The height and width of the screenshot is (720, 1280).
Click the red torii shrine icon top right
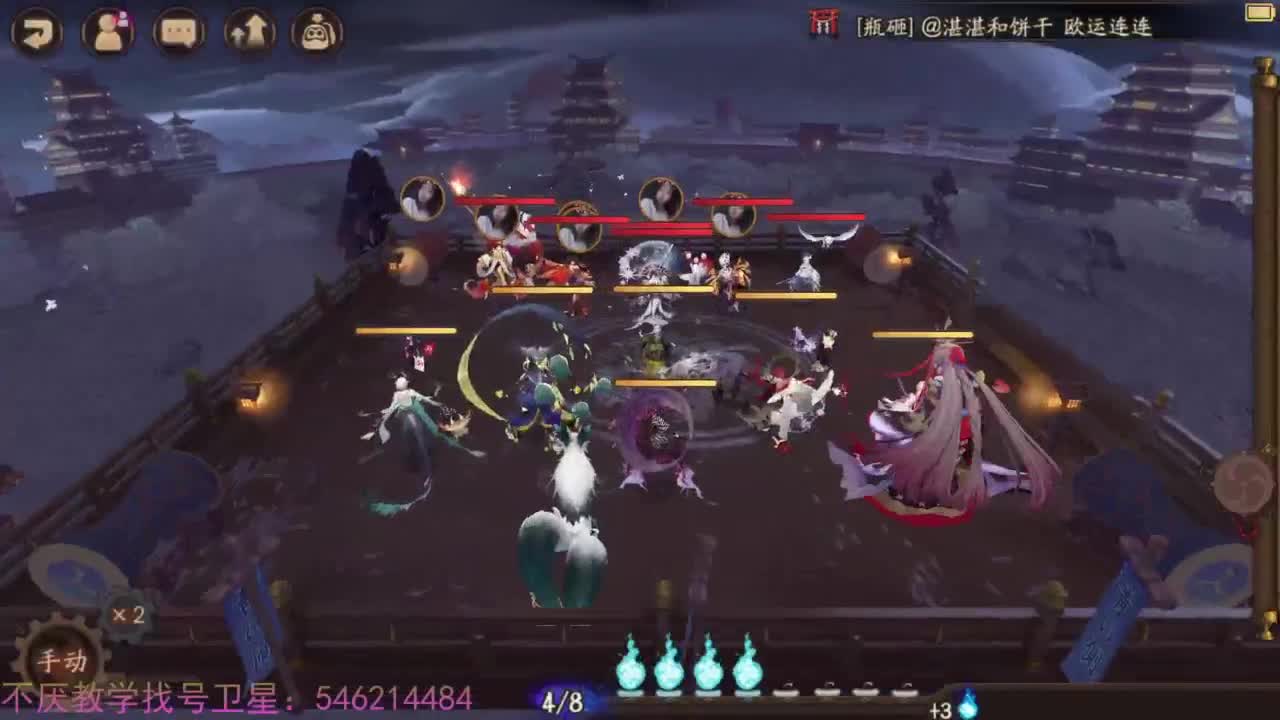(823, 27)
